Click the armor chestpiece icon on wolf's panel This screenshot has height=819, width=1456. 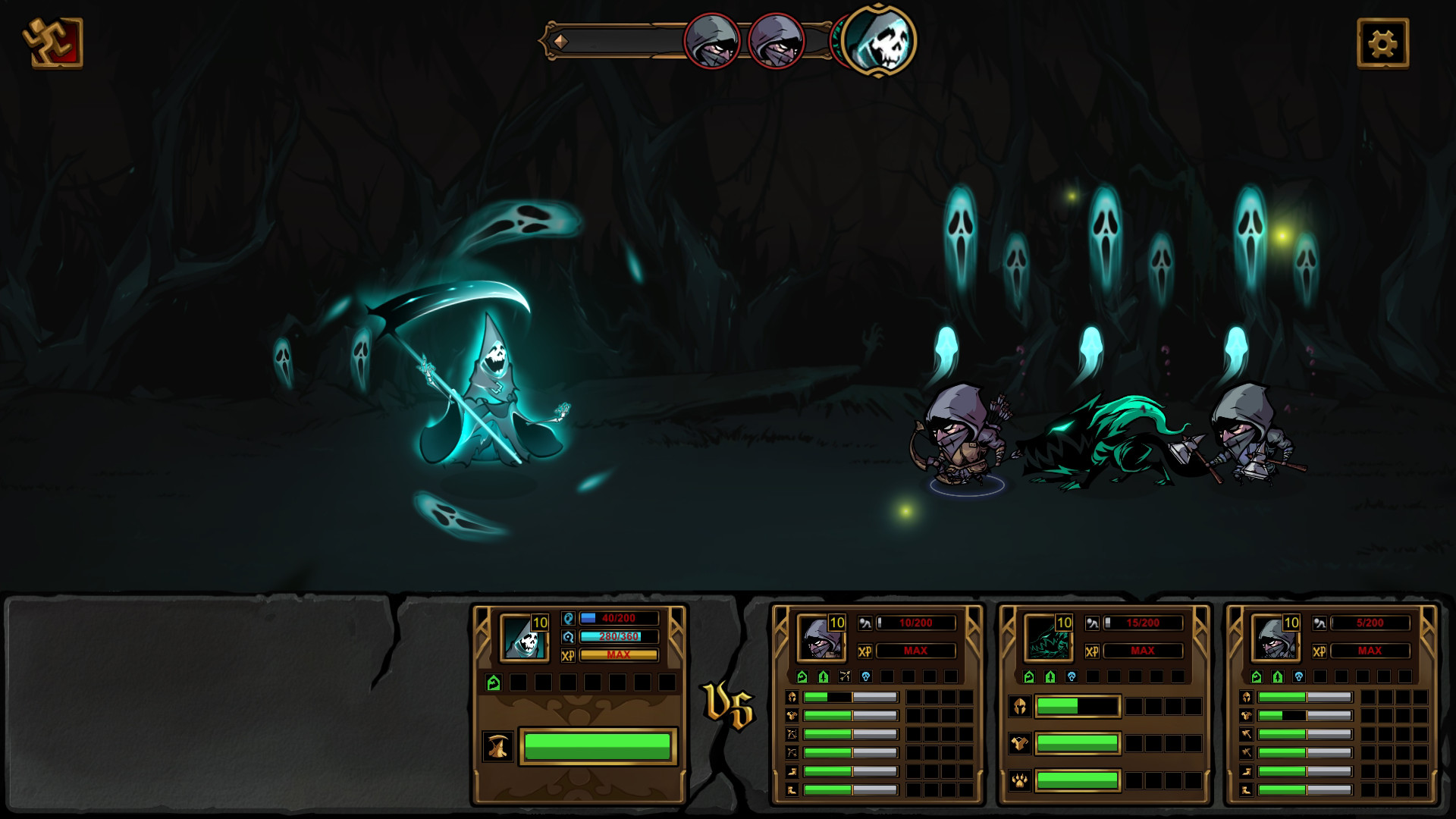pos(1020,743)
